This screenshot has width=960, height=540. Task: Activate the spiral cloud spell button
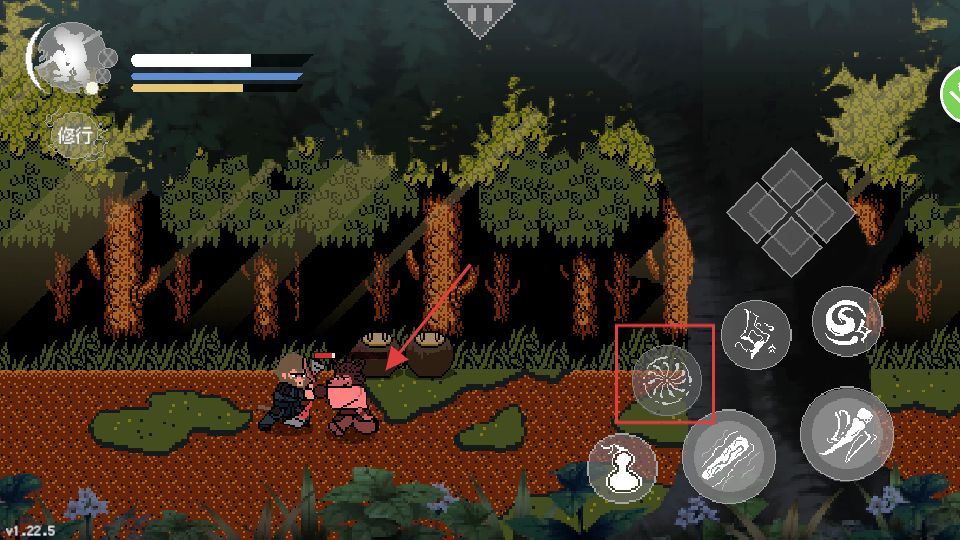(846, 320)
